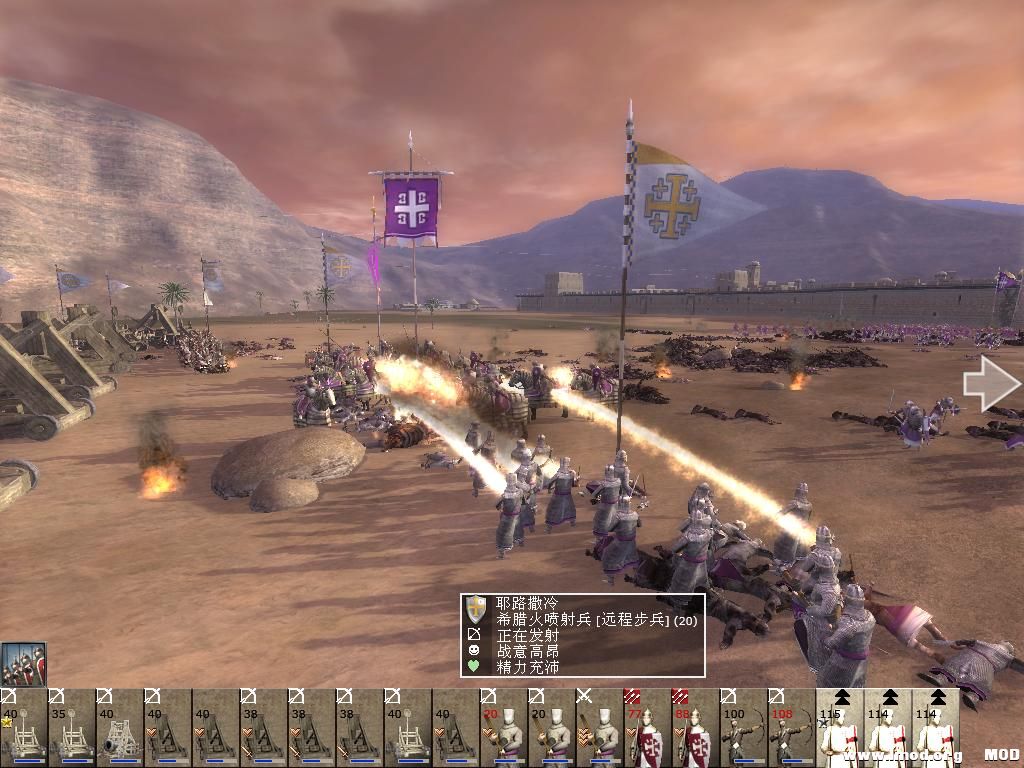Select the spearmen card showing 77 men

(x=647, y=728)
